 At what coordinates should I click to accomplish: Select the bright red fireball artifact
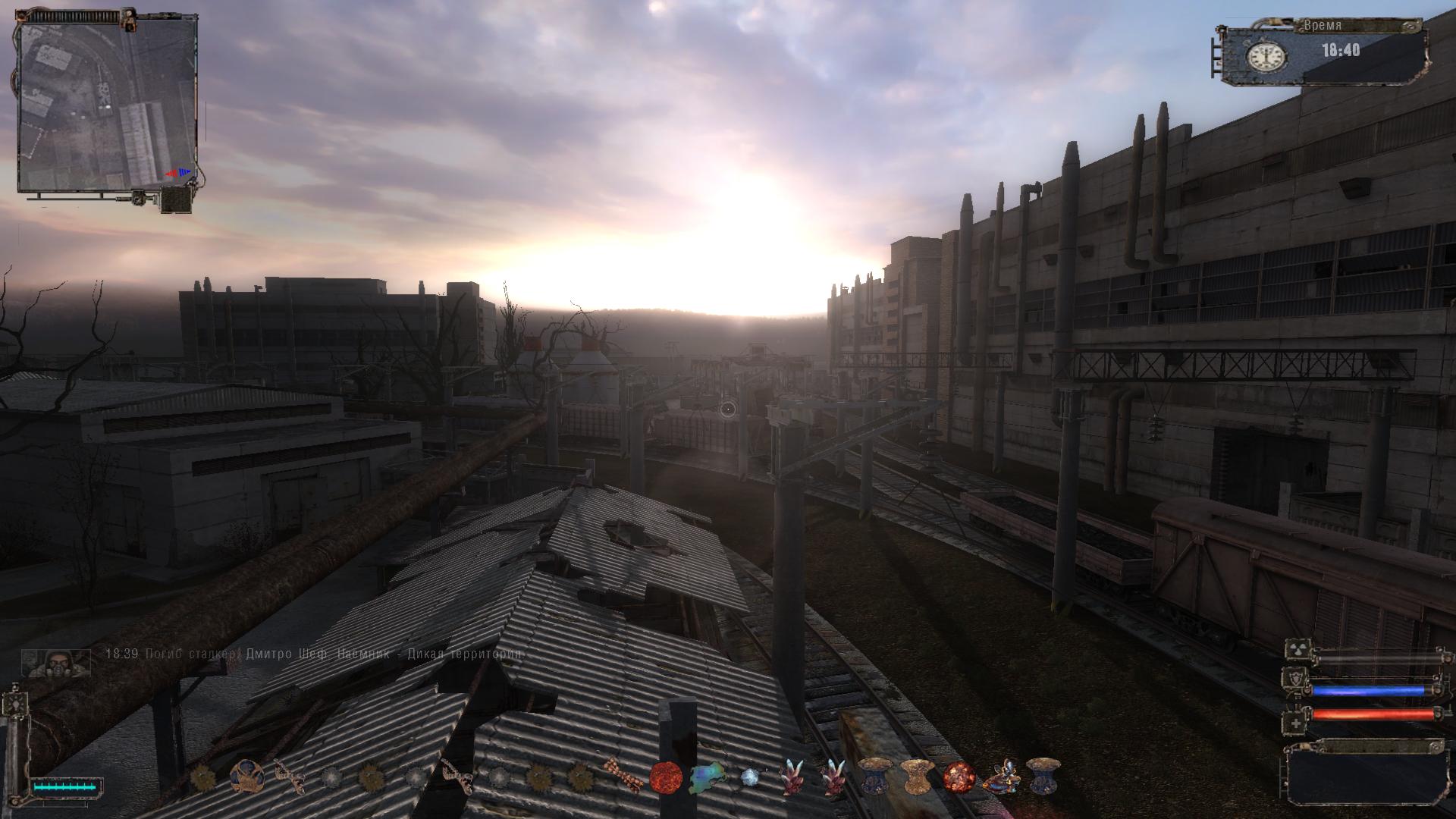tap(665, 777)
